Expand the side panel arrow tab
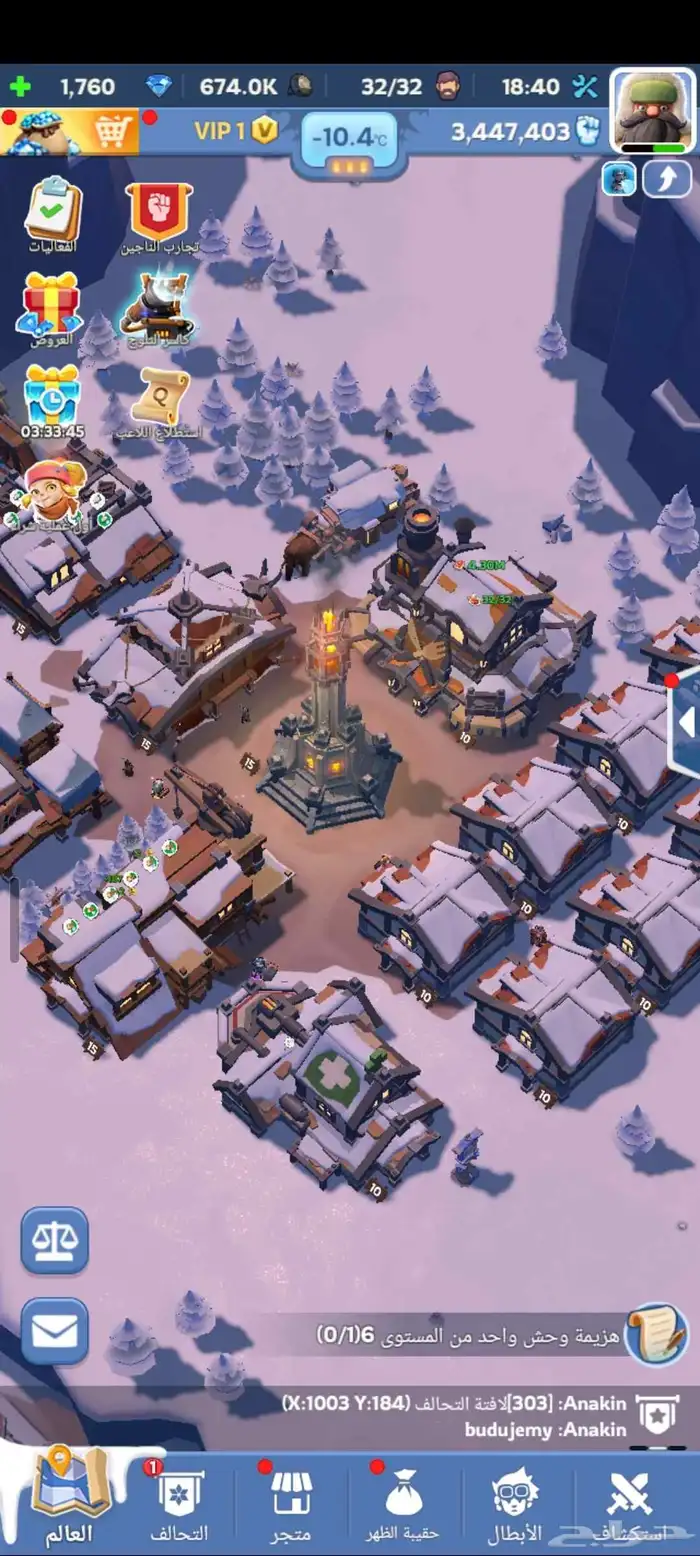The height and width of the screenshot is (1556, 700). tap(684, 722)
